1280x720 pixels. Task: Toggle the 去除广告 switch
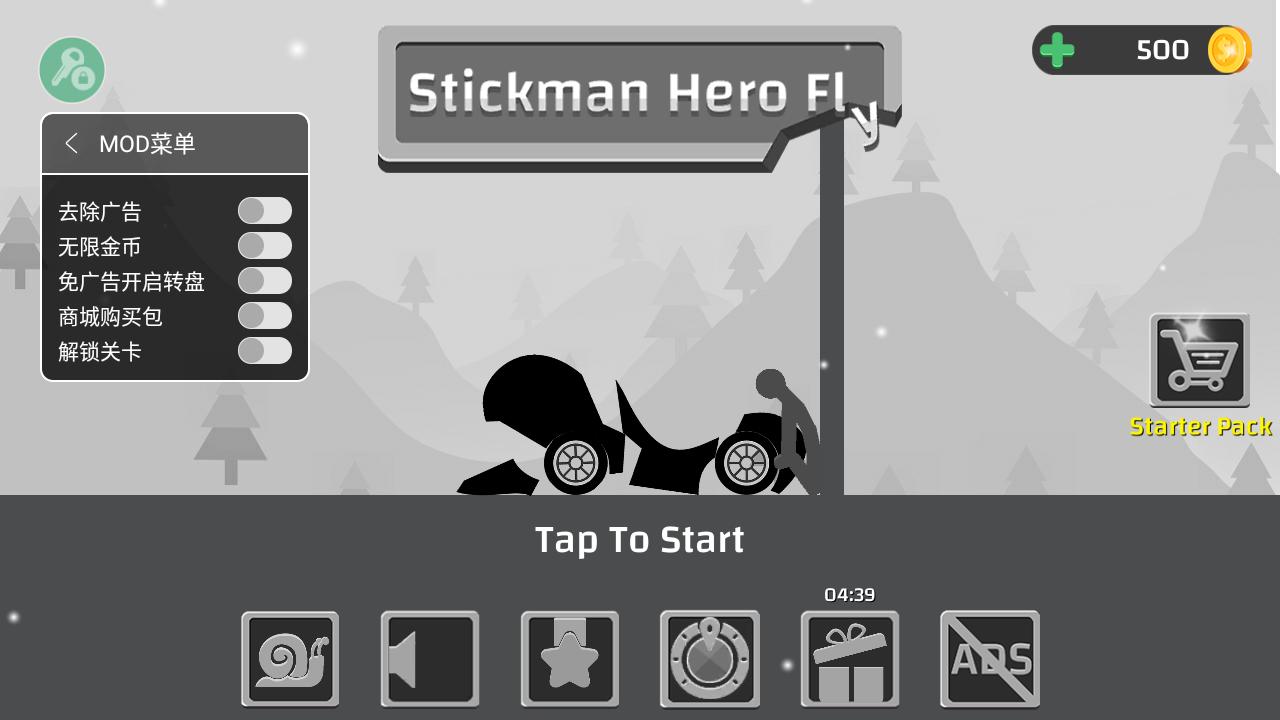[264, 211]
